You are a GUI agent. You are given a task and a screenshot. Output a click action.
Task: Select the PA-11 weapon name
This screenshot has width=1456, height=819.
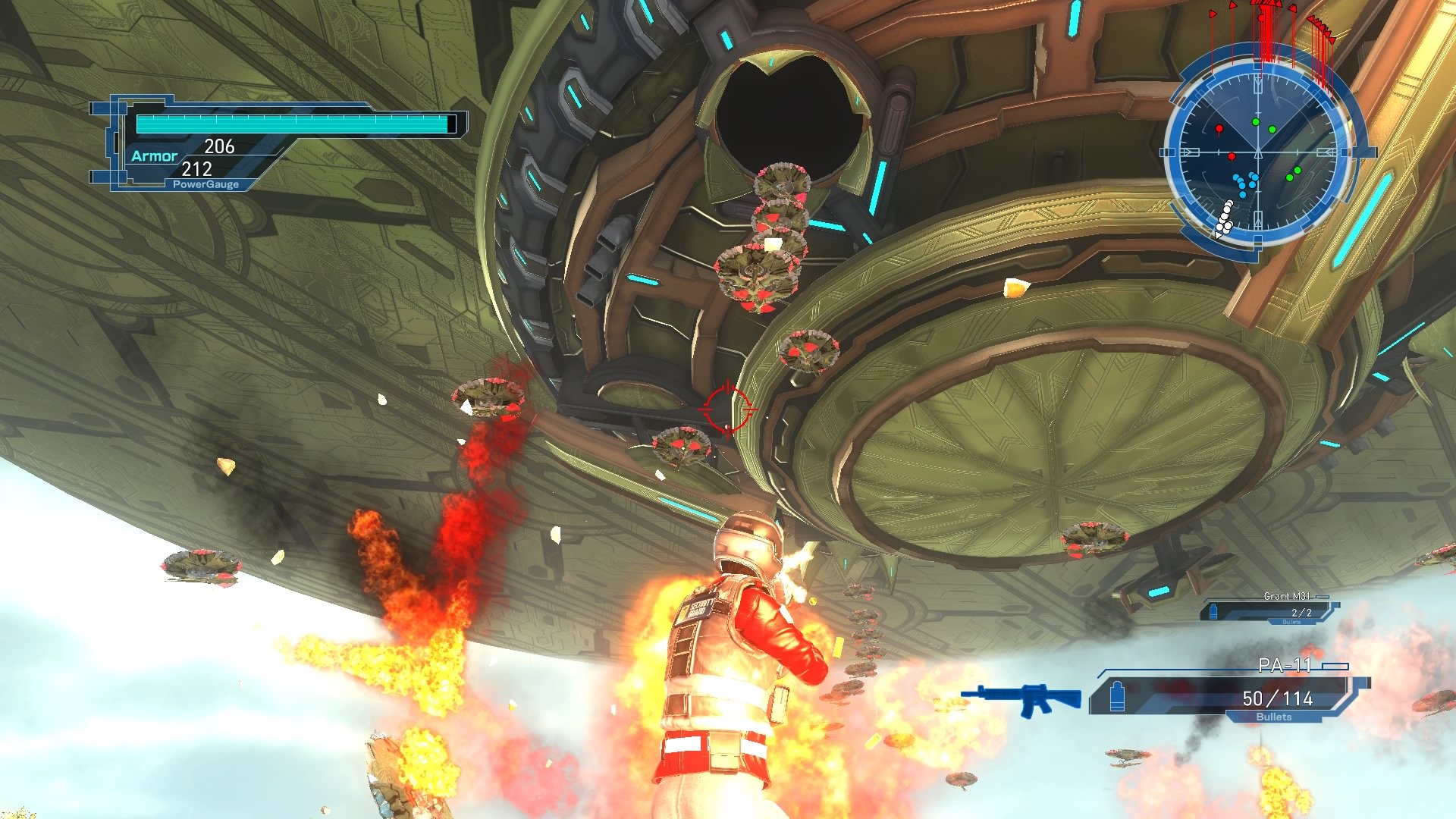click(x=1286, y=665)
